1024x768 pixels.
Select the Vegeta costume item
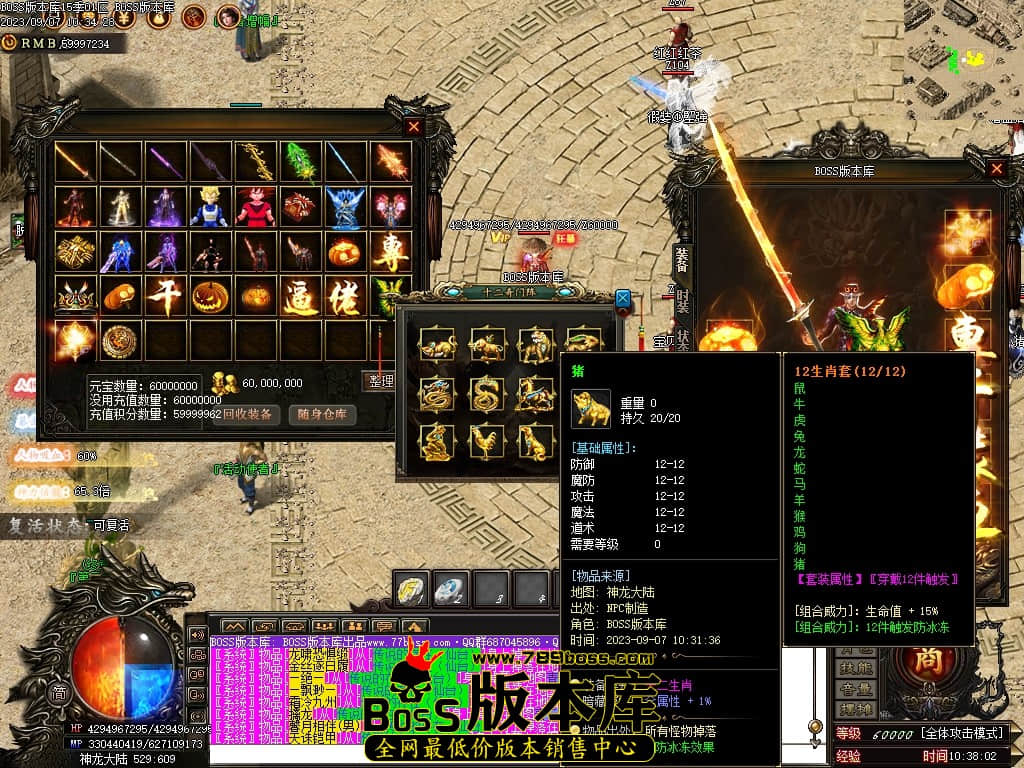point(209,207)
